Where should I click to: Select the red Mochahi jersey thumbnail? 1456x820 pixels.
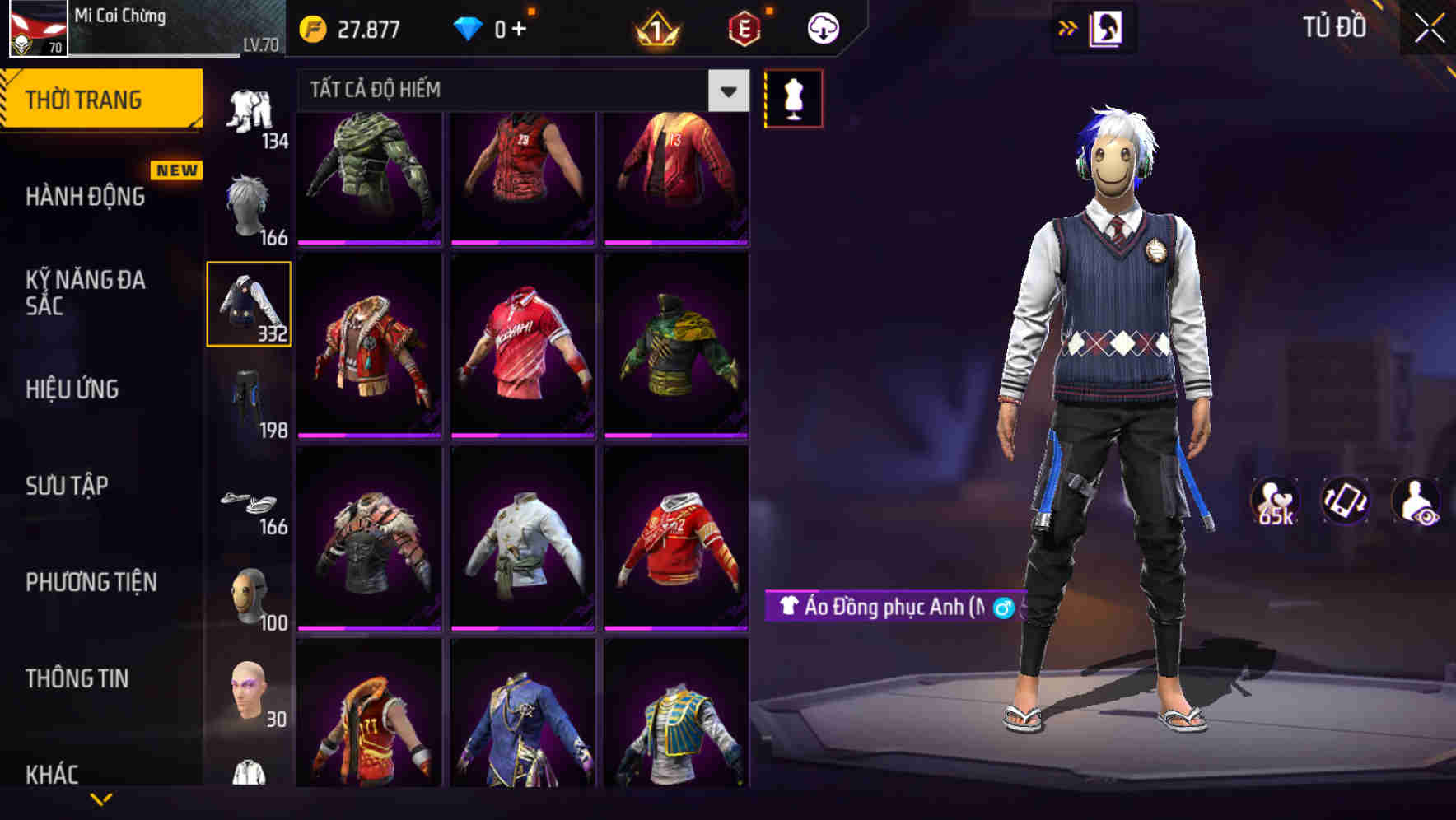click(x=522, y=343)
